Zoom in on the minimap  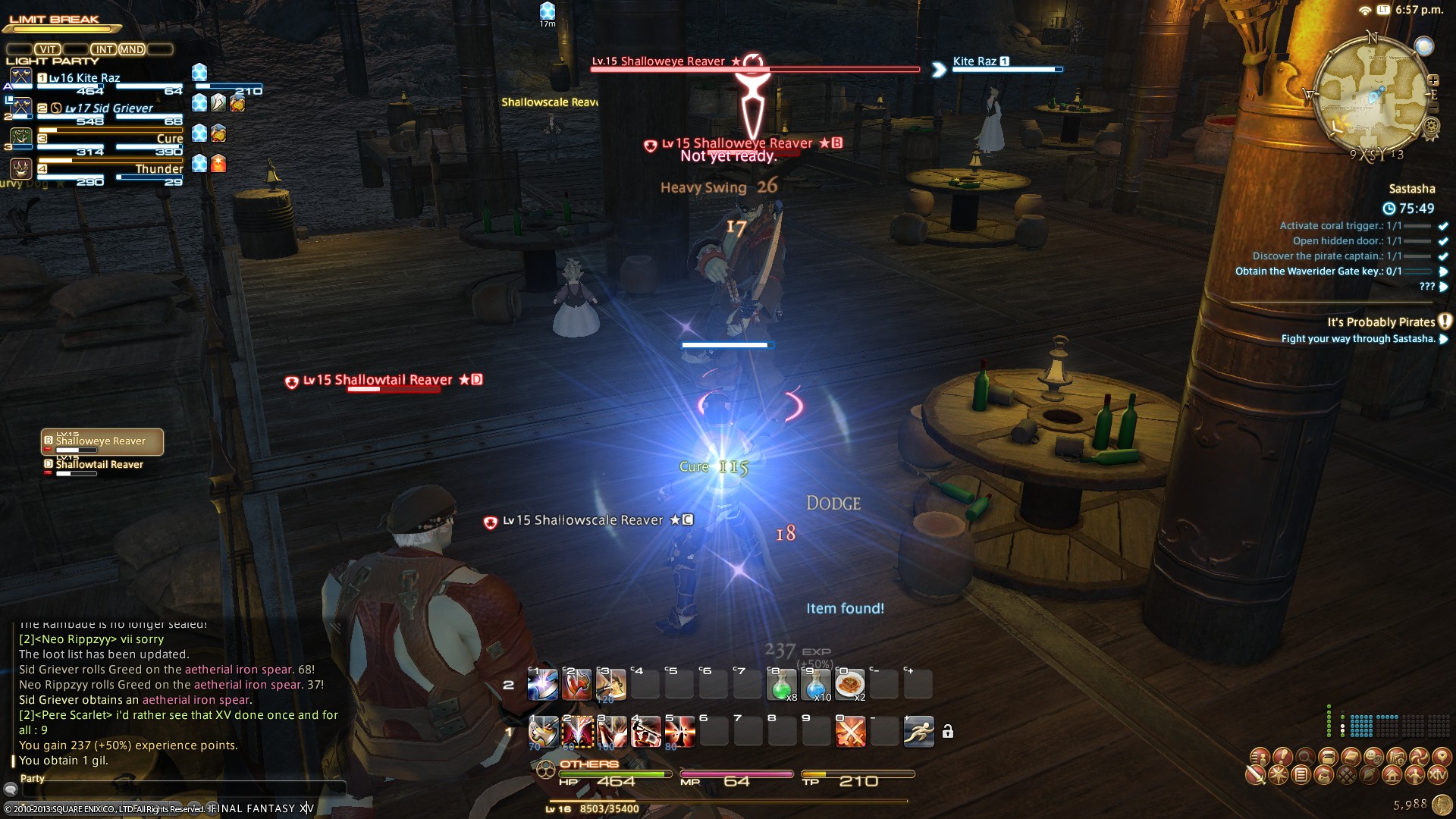pyautogui.click(x=1433, y=80)
